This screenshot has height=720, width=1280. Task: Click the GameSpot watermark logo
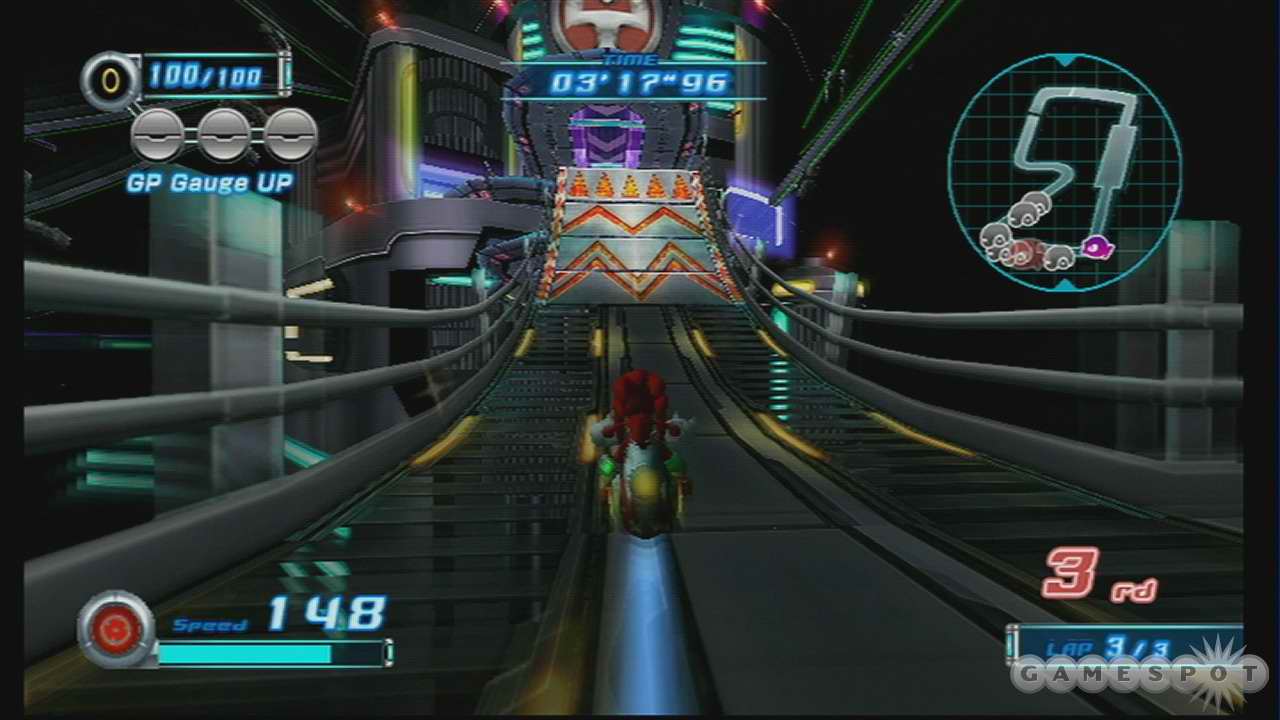tap(1138, 674)
